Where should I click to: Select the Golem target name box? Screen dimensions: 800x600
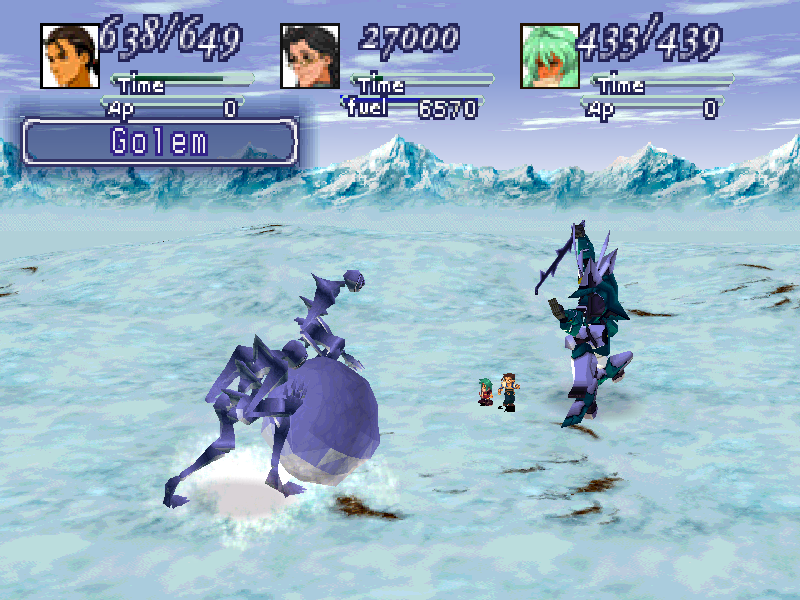160,141
